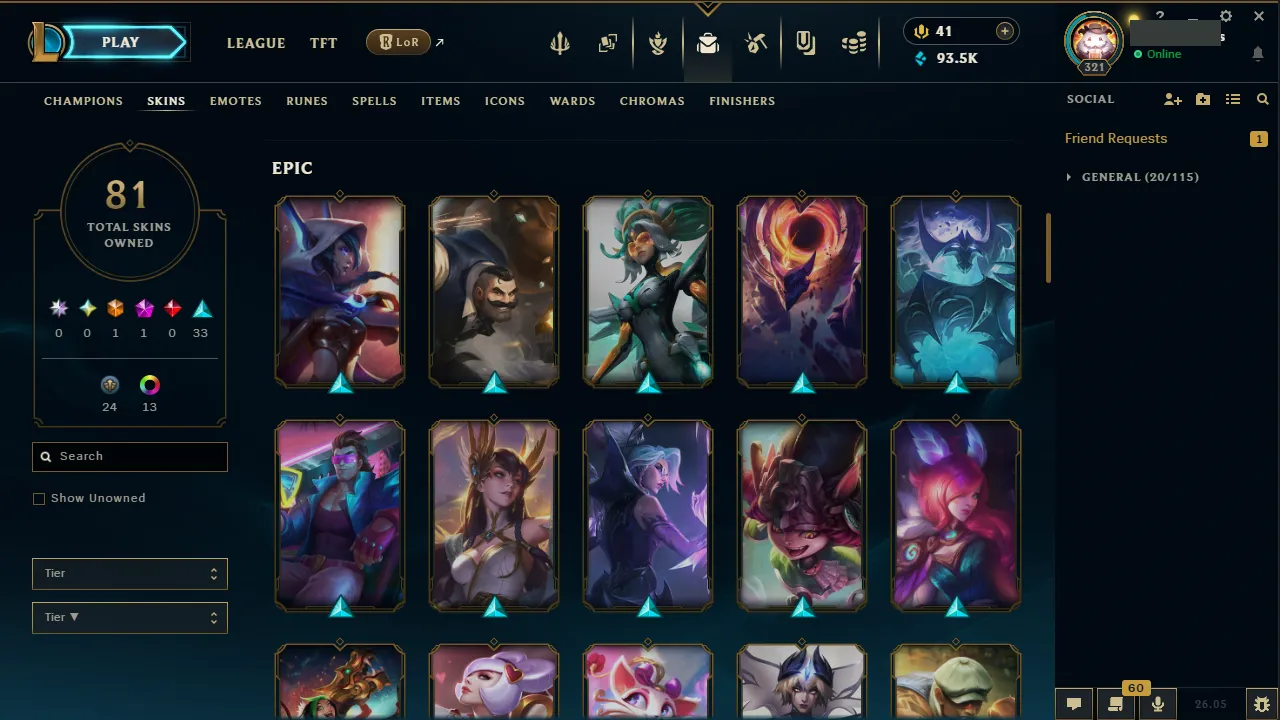Open the Clash trident icon

pos(559,42)
